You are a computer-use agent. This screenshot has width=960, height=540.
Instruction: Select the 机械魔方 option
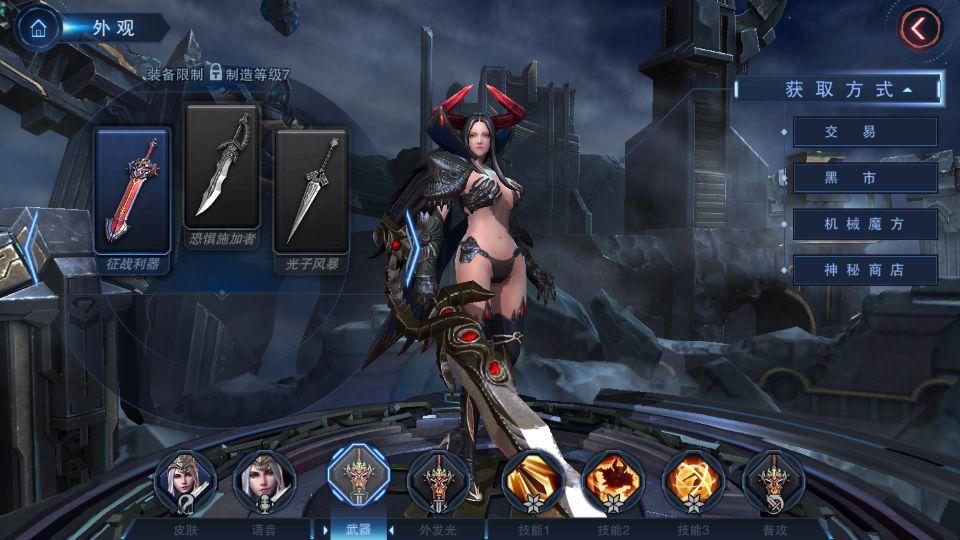point(864,224)
